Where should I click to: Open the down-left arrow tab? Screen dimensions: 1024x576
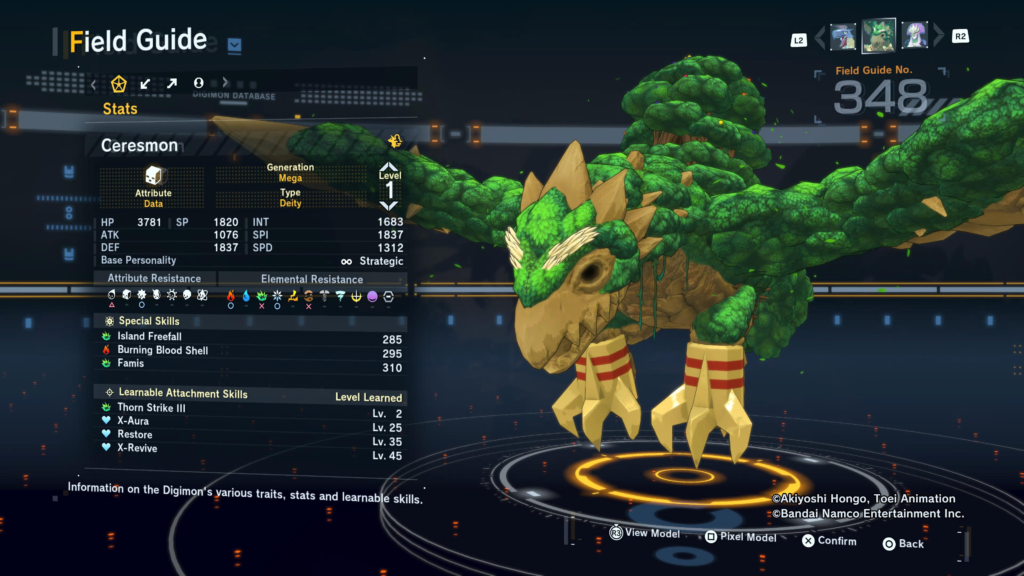(145, 83)
